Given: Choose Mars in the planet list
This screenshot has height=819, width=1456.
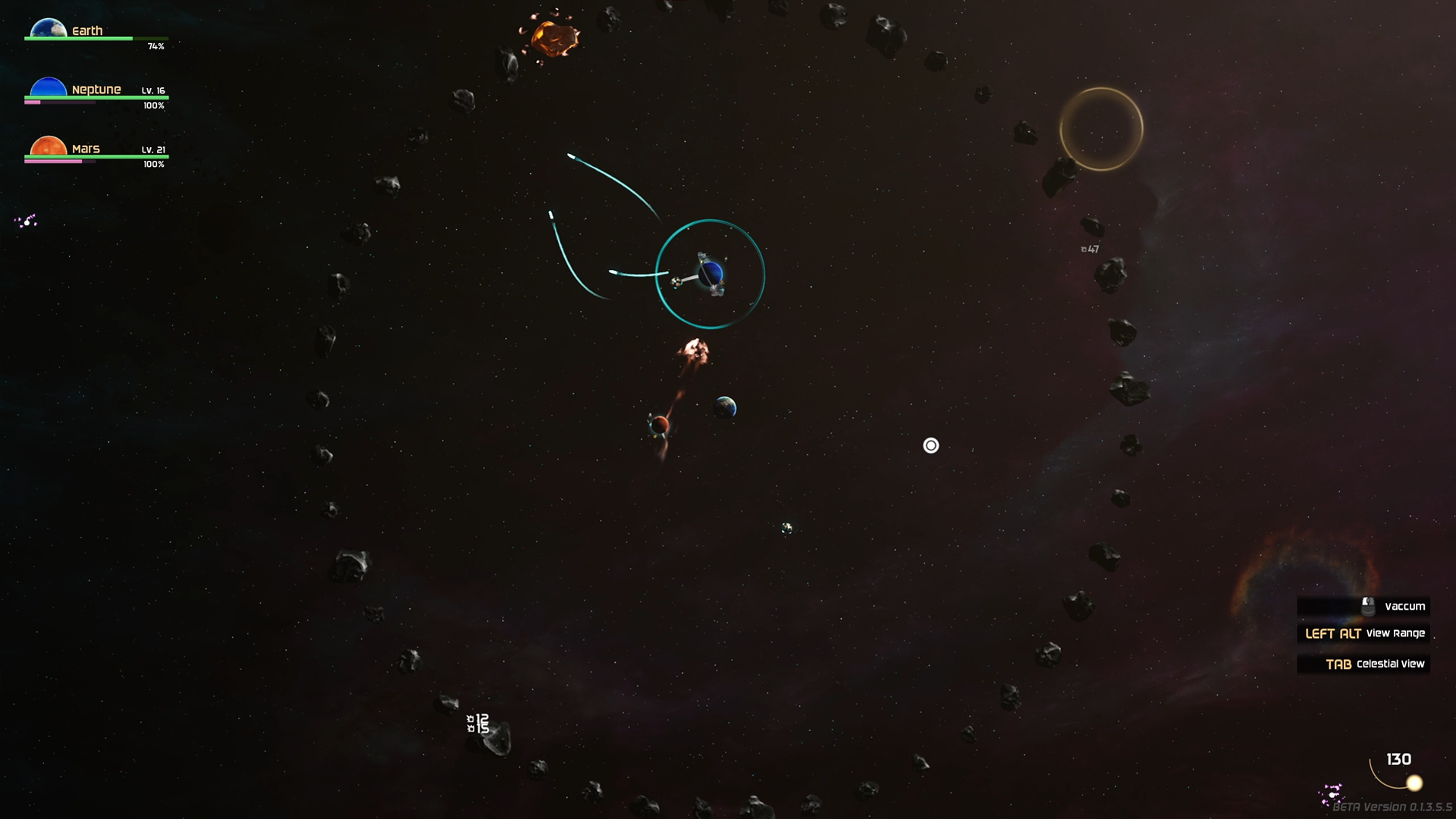Looking at the screenshot, I should coord(86,149).
